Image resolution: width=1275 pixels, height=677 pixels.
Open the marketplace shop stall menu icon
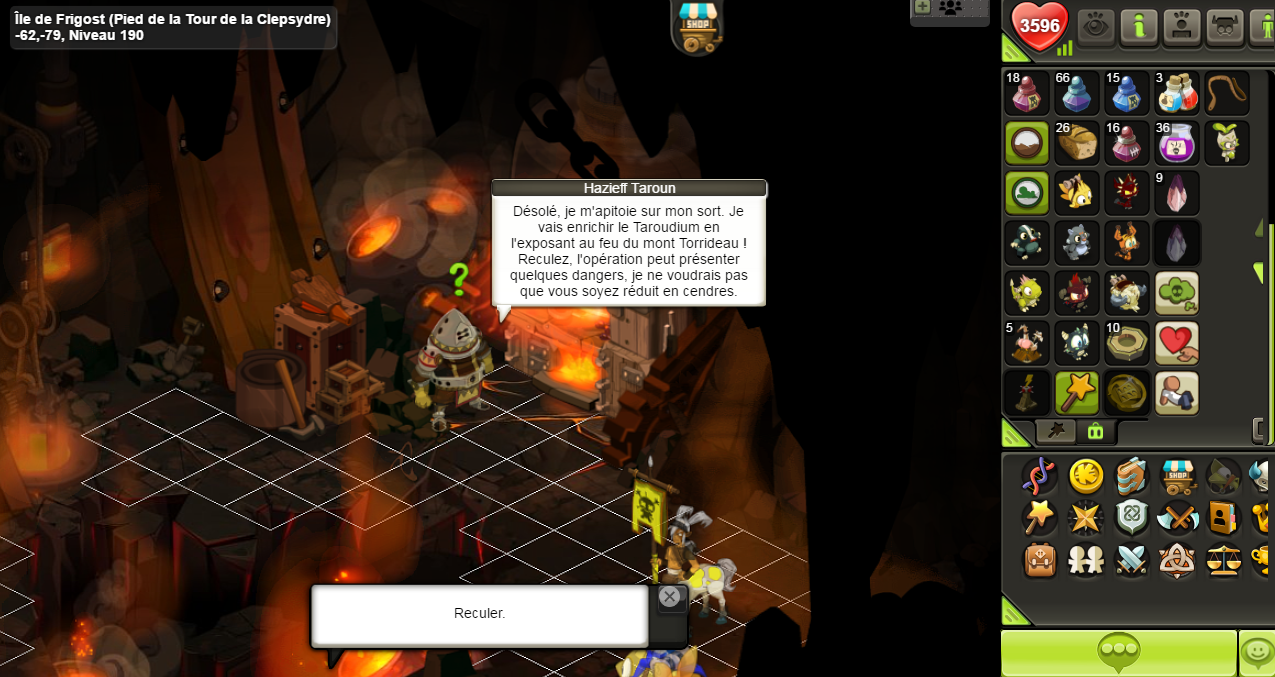coord(1178,476)
